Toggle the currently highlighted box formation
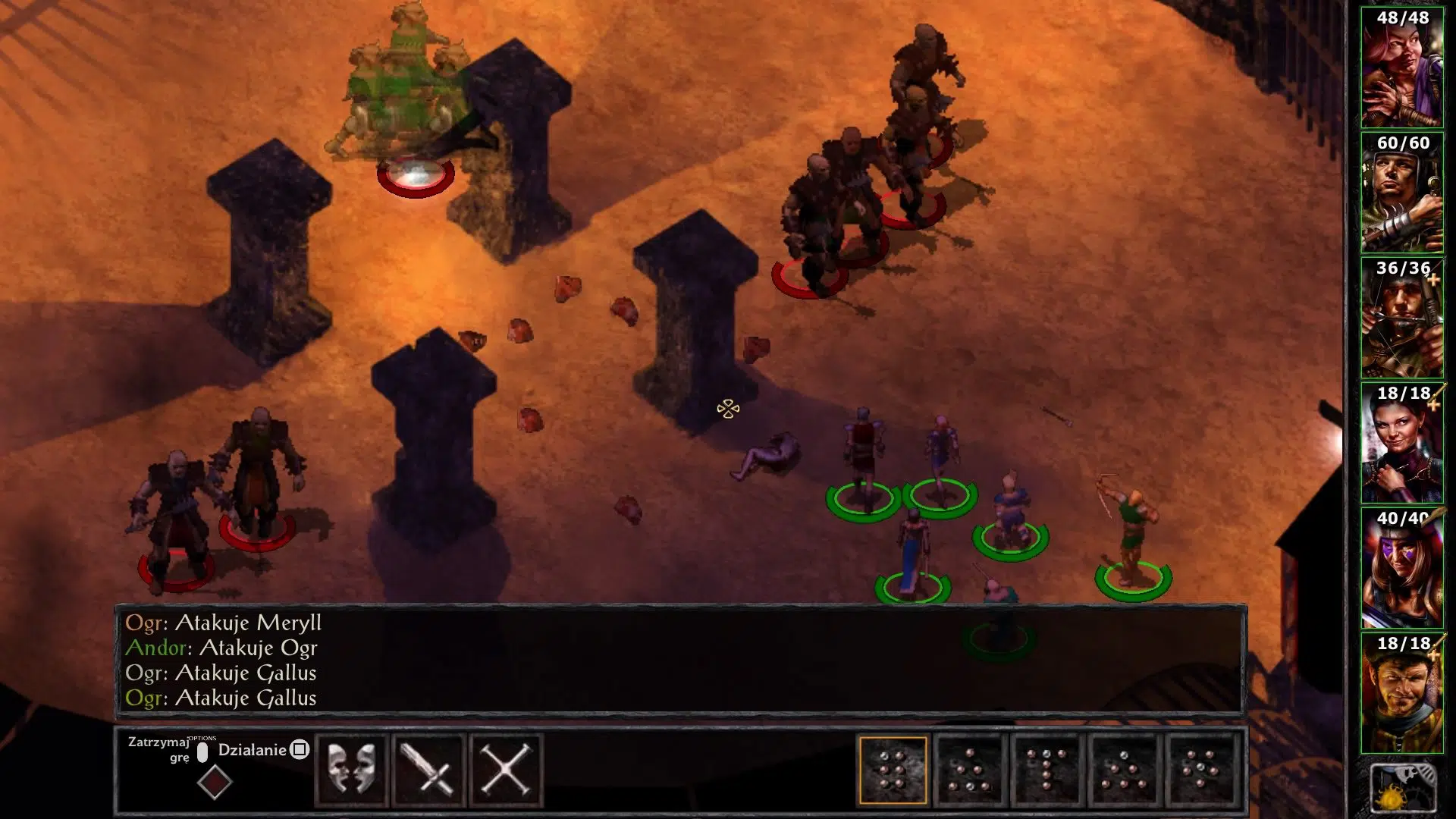 coord(893,768)
